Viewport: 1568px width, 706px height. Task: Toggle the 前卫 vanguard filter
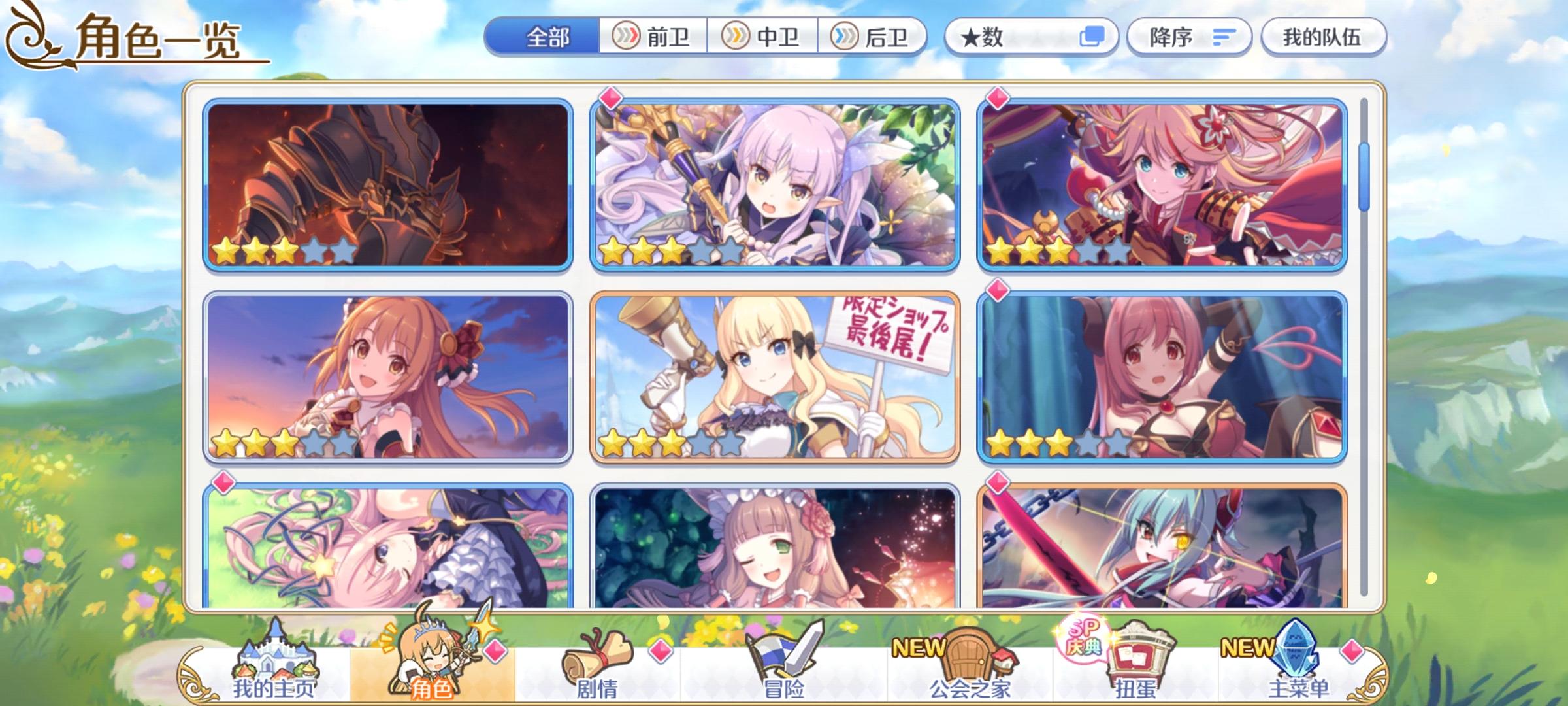pyautogui.click(x=653, y=38)
